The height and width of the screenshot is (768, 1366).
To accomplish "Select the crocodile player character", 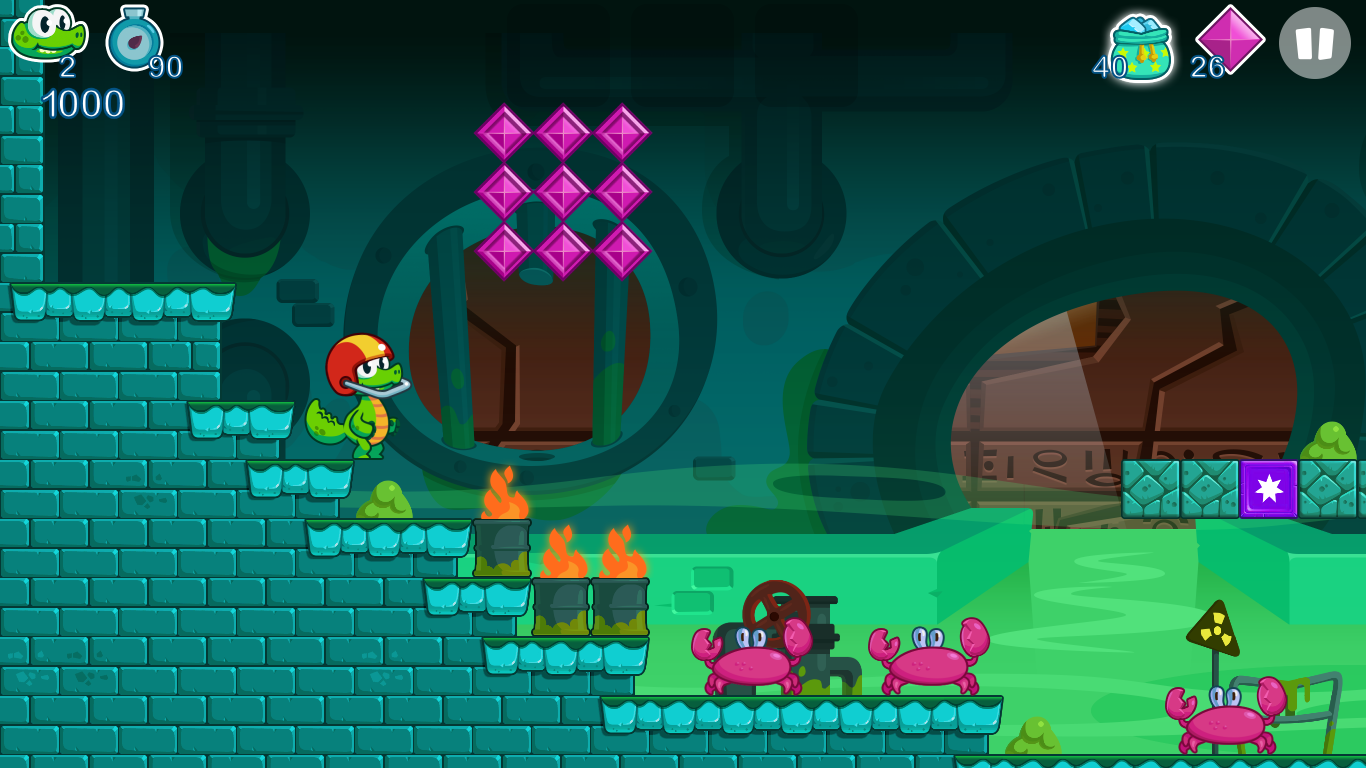I will point(362,398).
